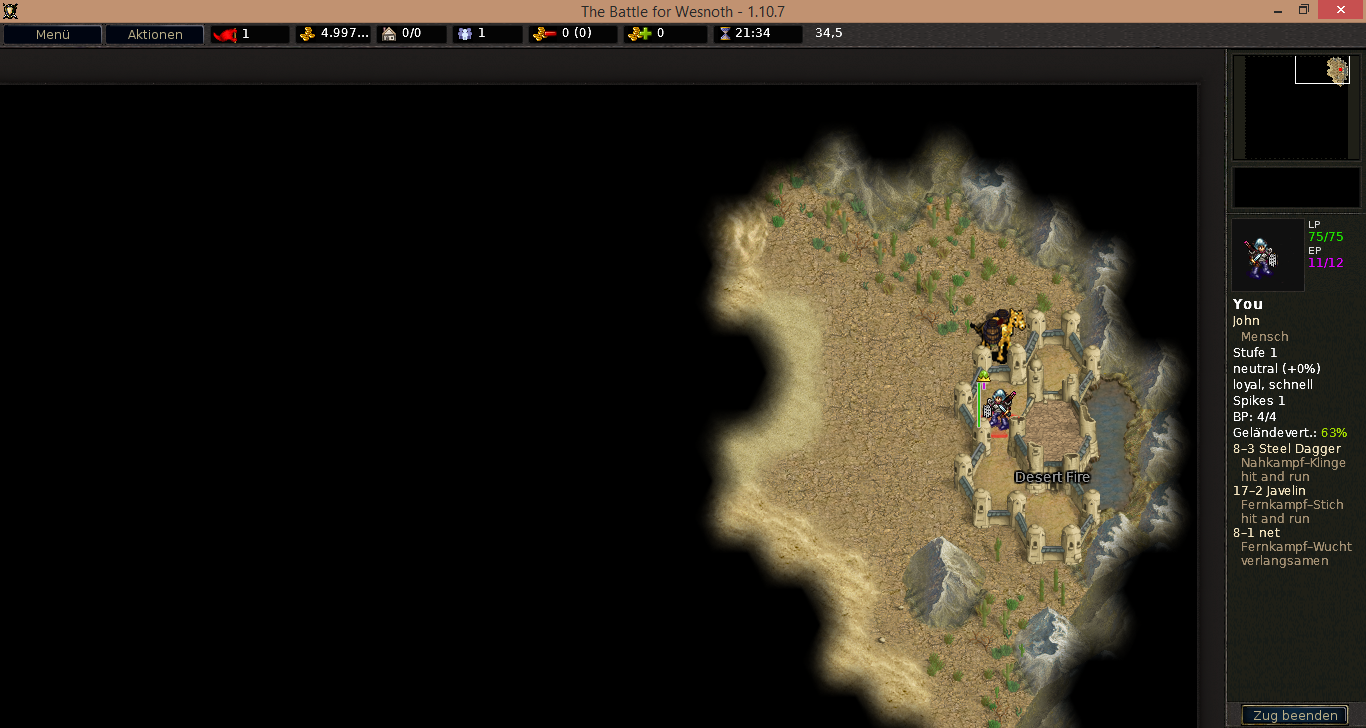Close the Battle for Wesnoth window
The image size is (1366, 728).
pos(1340,10)
